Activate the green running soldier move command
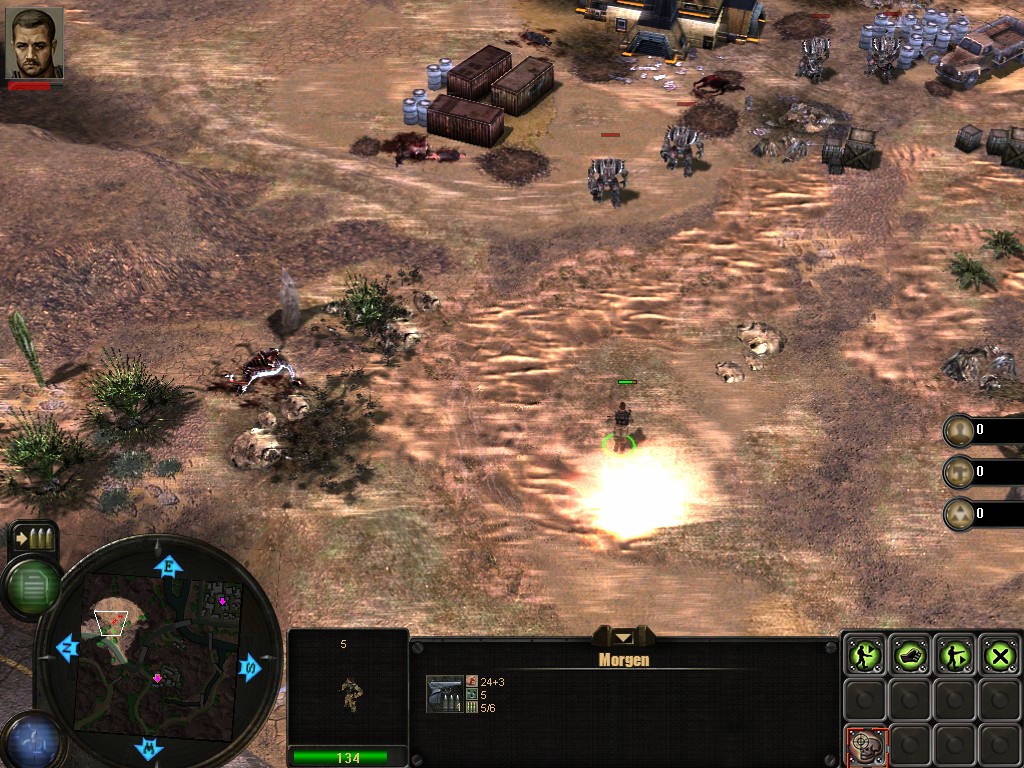The height and width of the screenshot is (768, 1024). click(x=864, y=655)
